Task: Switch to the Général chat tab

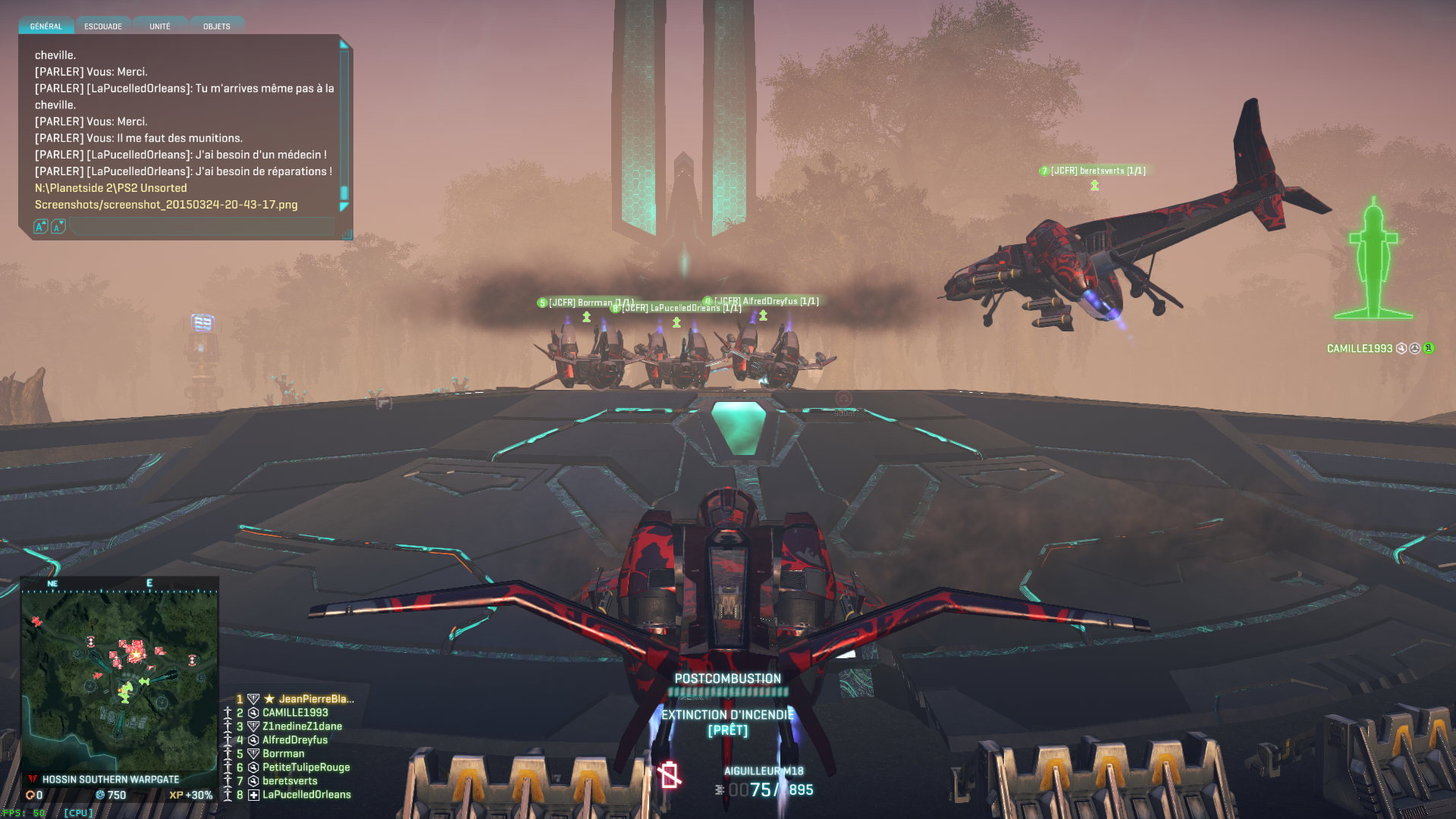Action: click(x=46, y=27)
